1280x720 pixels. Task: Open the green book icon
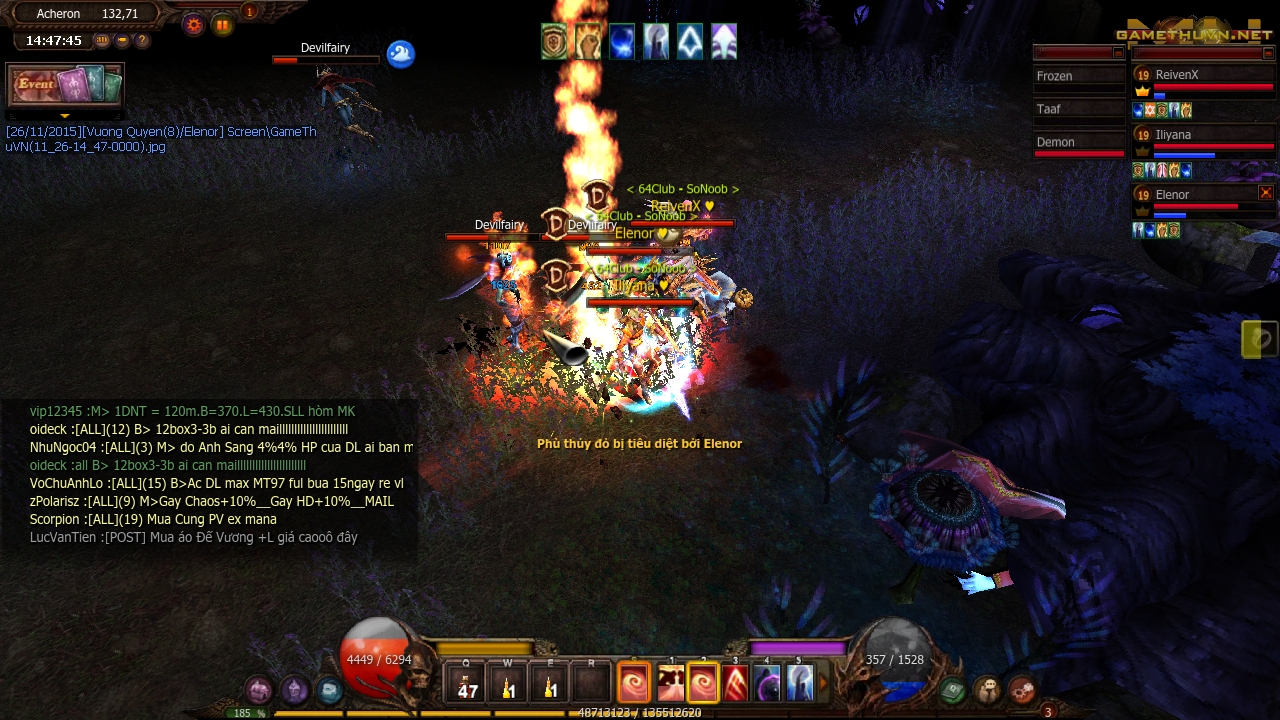[952, 689]
